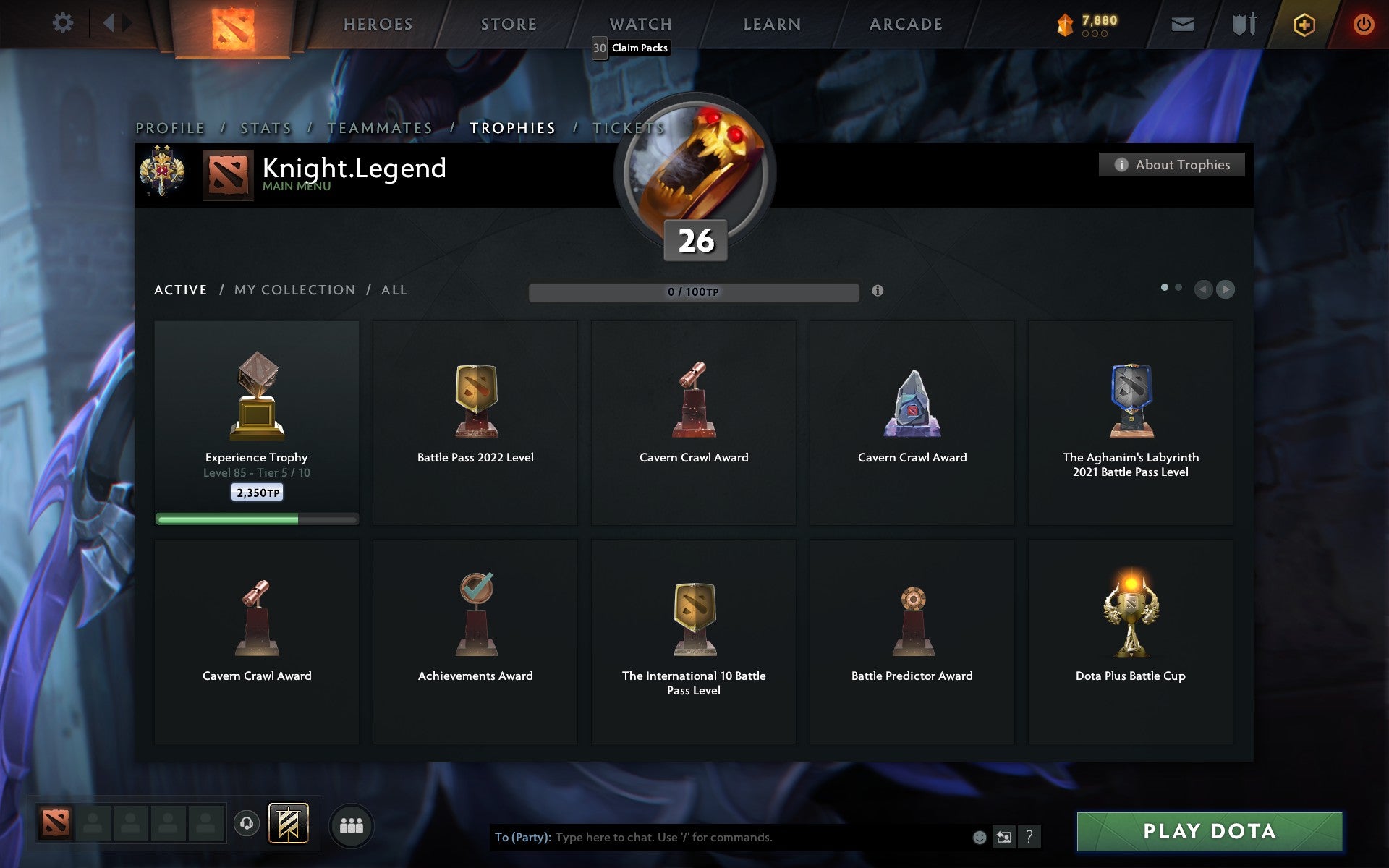Click the gold hexagon plus icon

1303,23
